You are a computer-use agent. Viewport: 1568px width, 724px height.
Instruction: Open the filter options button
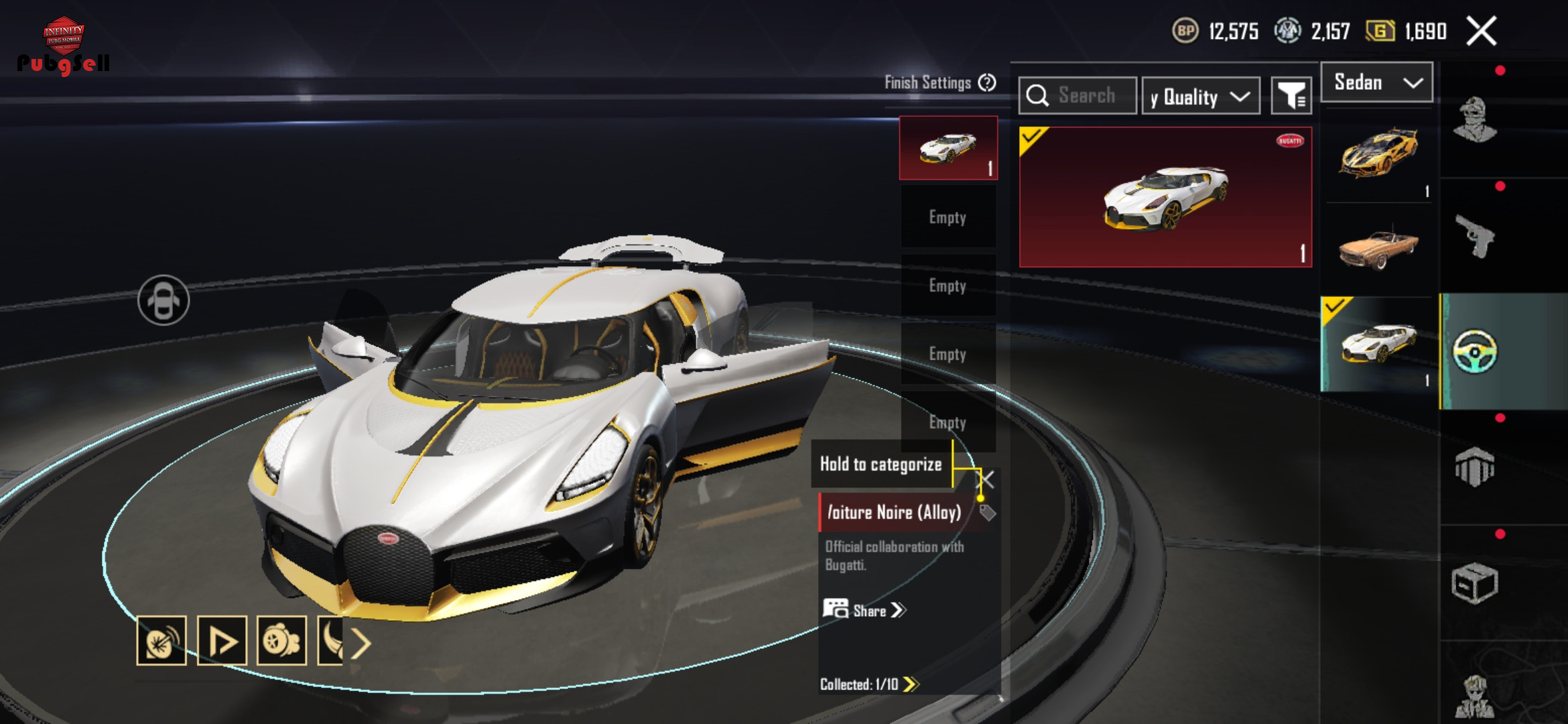click(x=1291, y=97)
